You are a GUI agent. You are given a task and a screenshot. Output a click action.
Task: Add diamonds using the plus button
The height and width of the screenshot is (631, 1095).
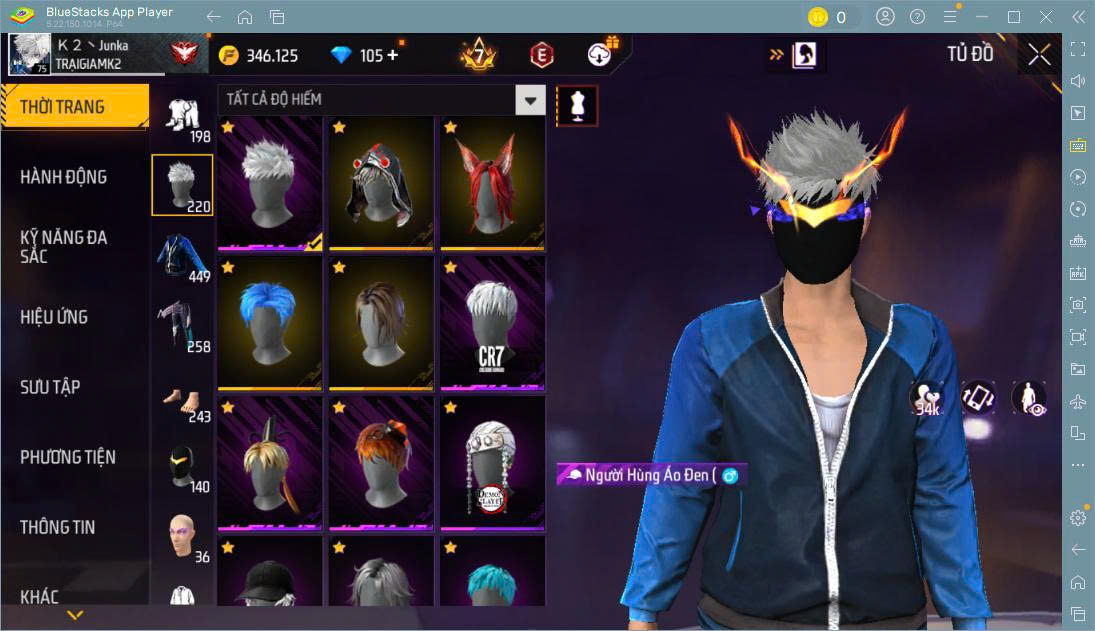click(x=392, y=55)
